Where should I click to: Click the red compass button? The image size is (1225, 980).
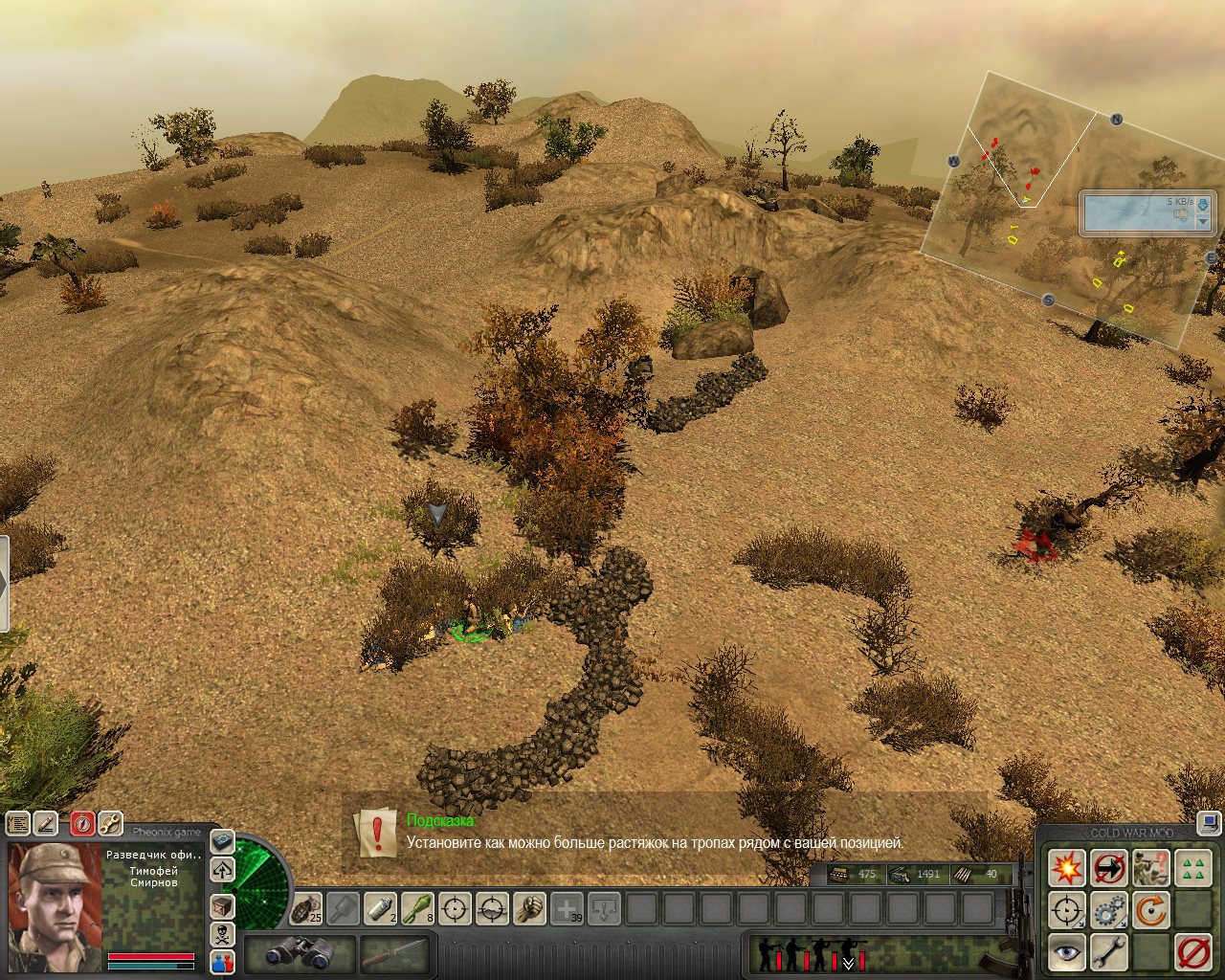[83, 823]
